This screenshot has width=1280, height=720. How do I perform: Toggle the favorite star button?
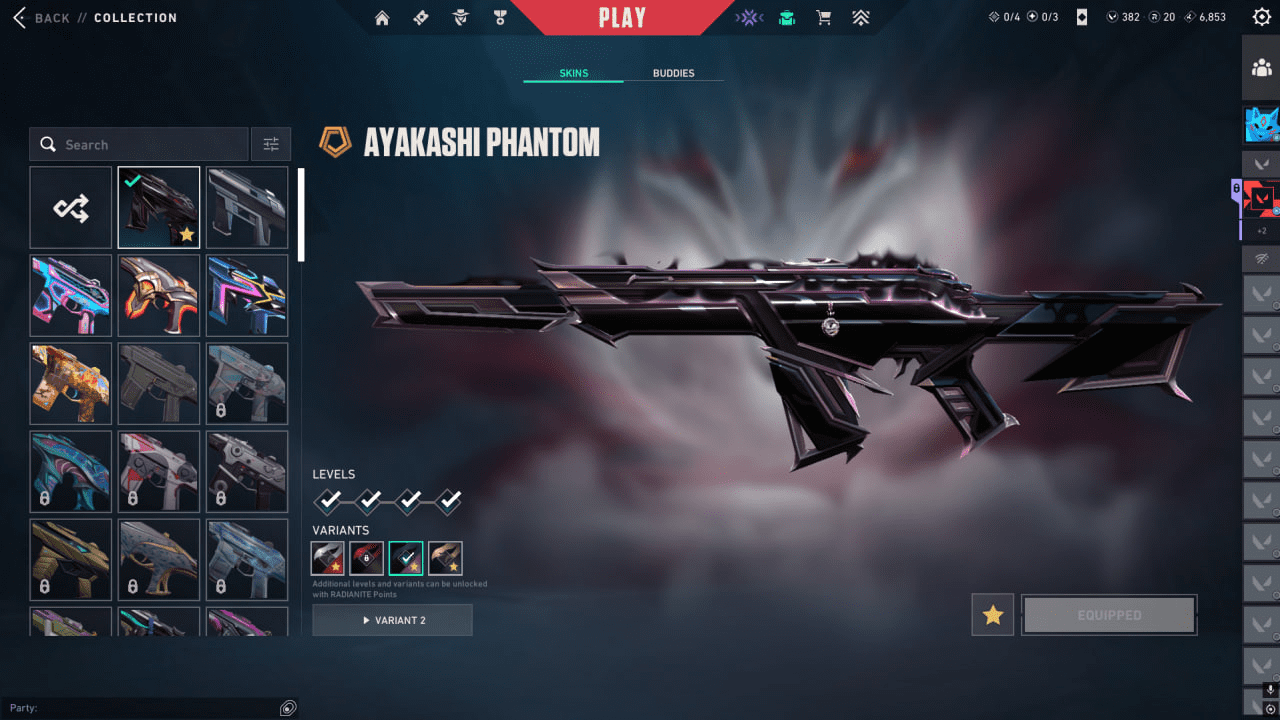click(x=993, y=615)
